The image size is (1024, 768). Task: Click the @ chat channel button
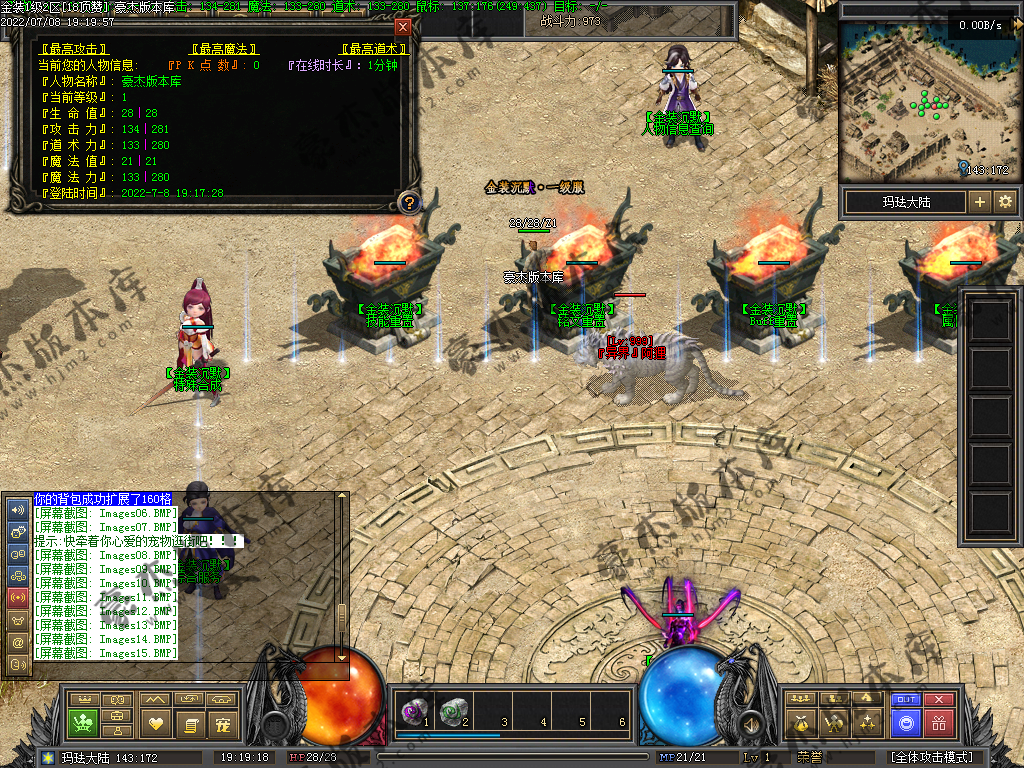pyautogui.click(x=17, y=641)
